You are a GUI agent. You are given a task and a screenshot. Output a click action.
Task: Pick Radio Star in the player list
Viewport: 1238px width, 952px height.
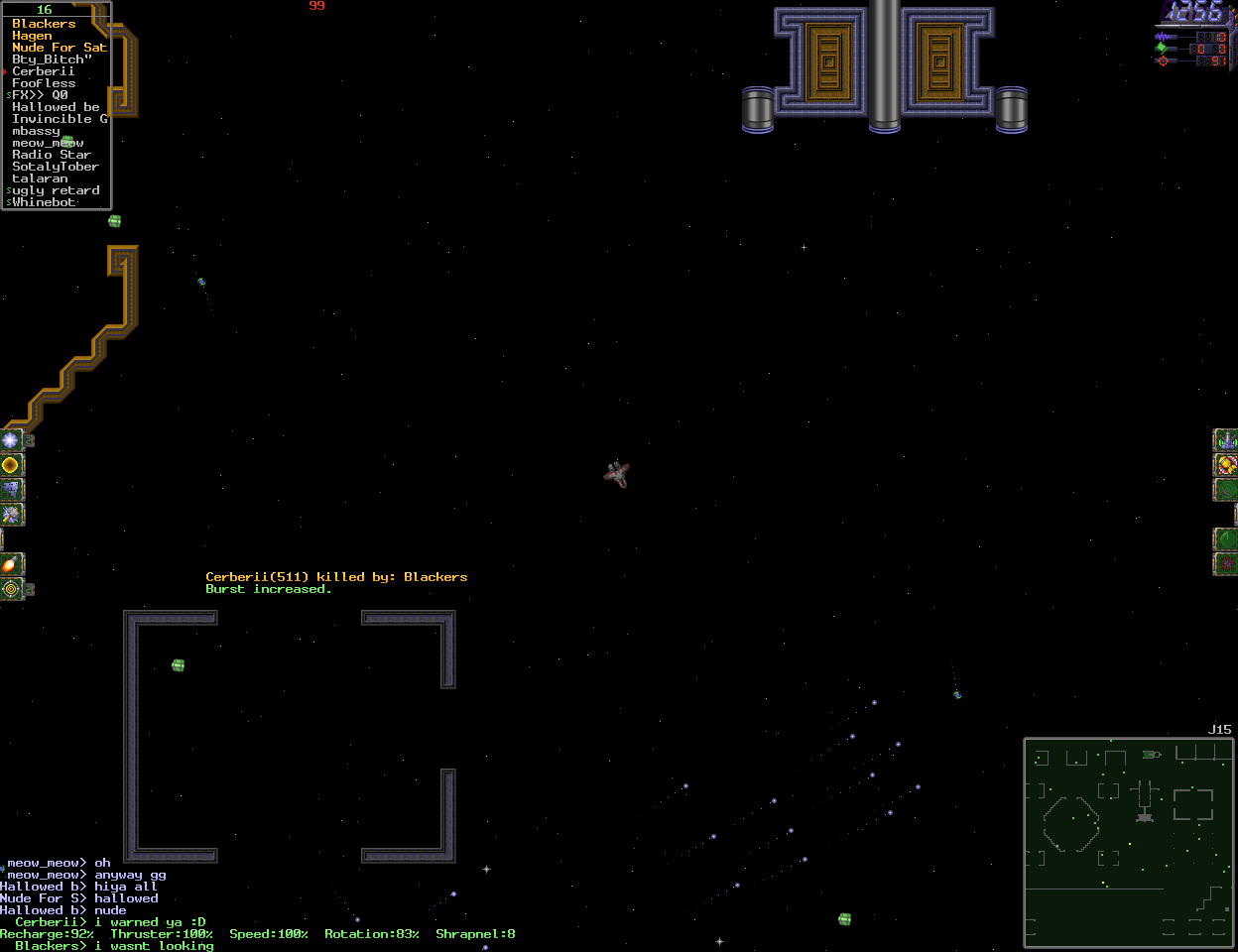[x=52, y=155]
